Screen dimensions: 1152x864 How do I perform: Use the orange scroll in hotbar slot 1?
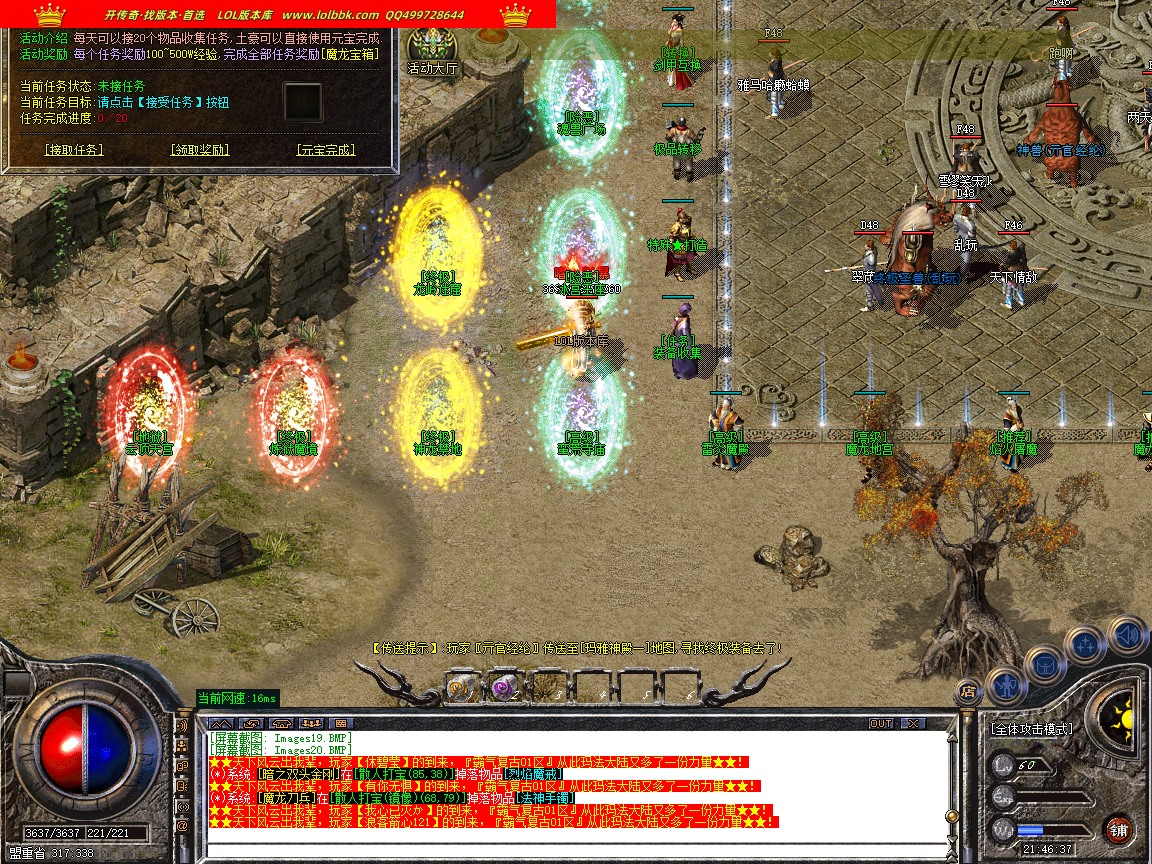[x=461, y=686]
